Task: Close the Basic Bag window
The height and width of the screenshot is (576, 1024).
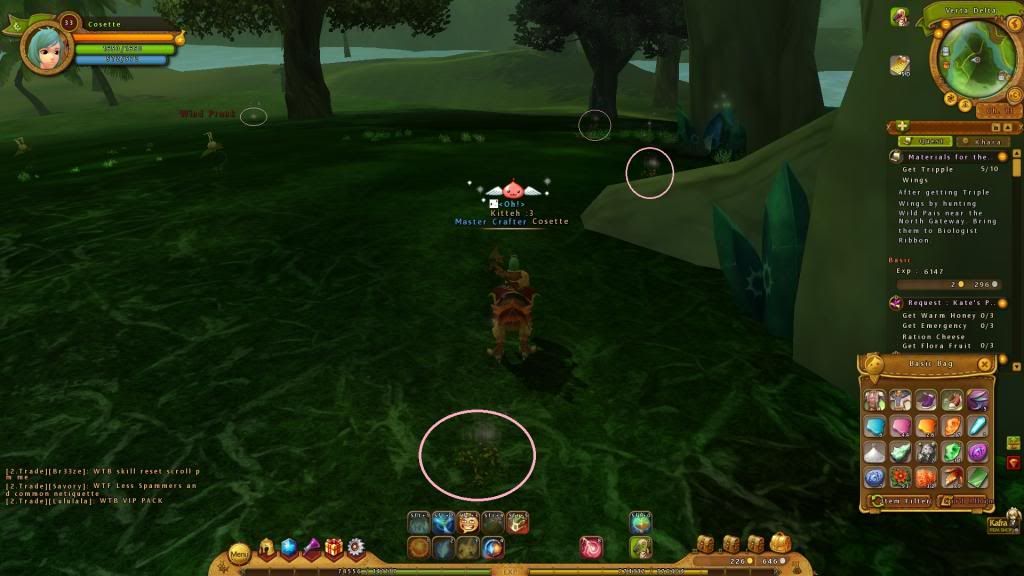Action: (x=985, y=364)
